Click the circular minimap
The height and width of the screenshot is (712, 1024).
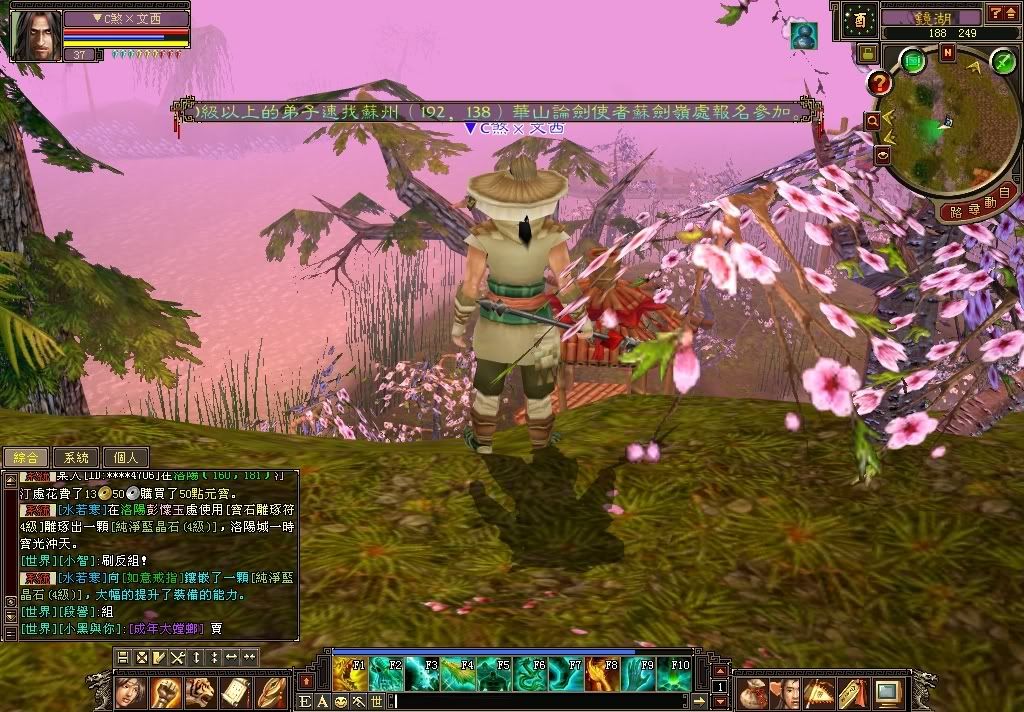(x=940, y=128)
